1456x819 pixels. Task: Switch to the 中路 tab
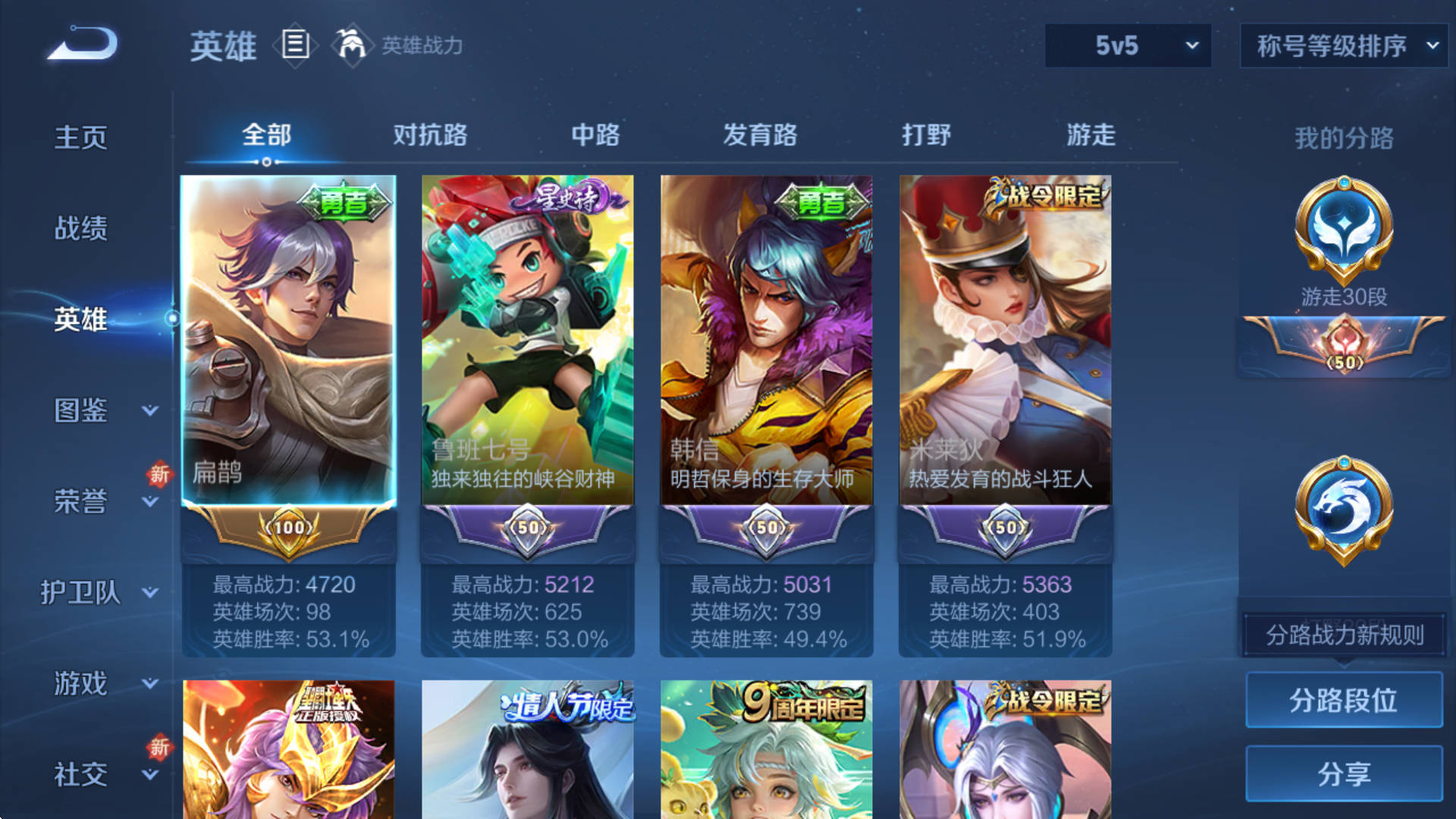coord(595,135)
